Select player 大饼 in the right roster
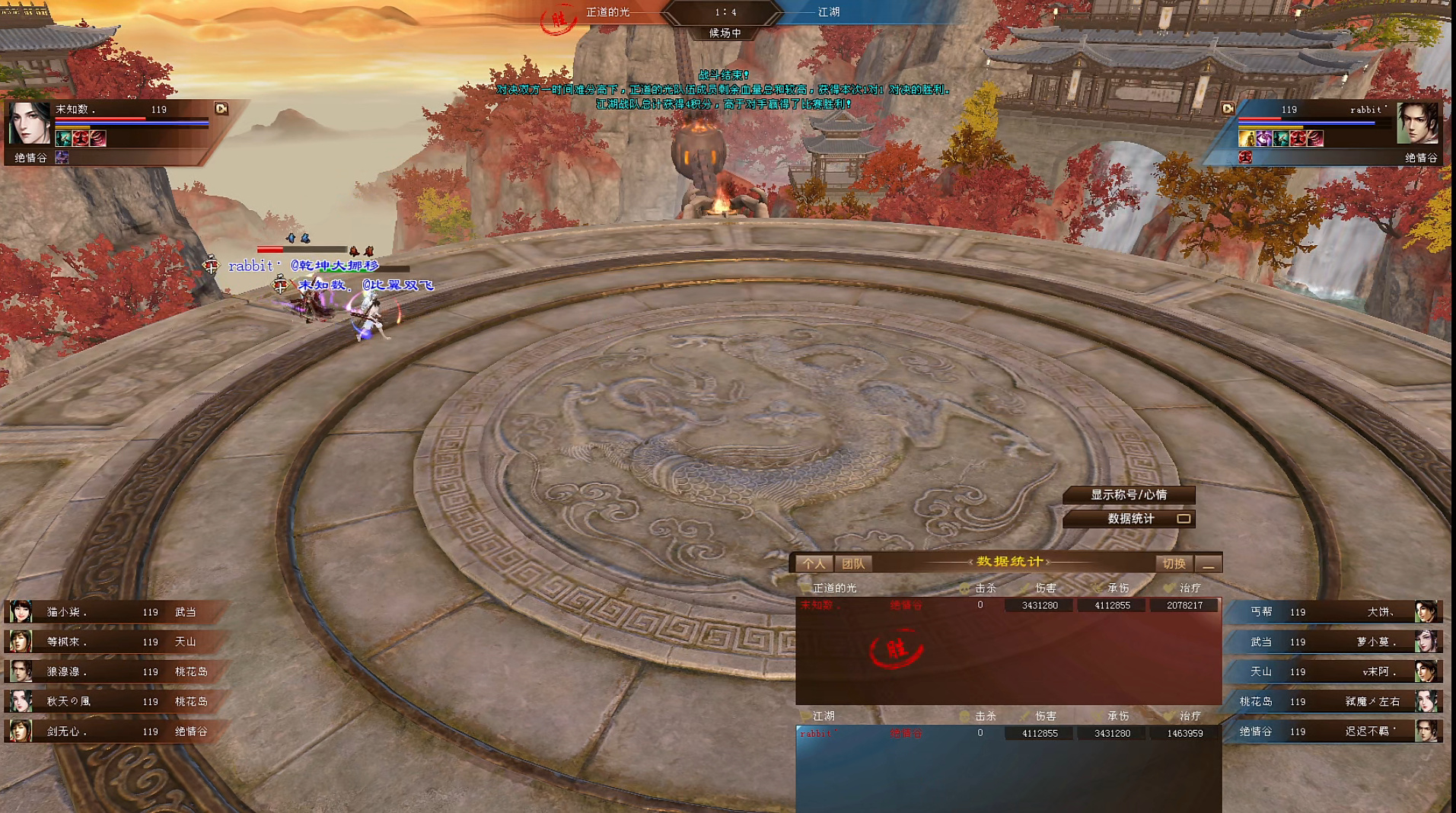Viewport: 1456px width, 813px height. pyautogui.click(x=1340, y=612)
